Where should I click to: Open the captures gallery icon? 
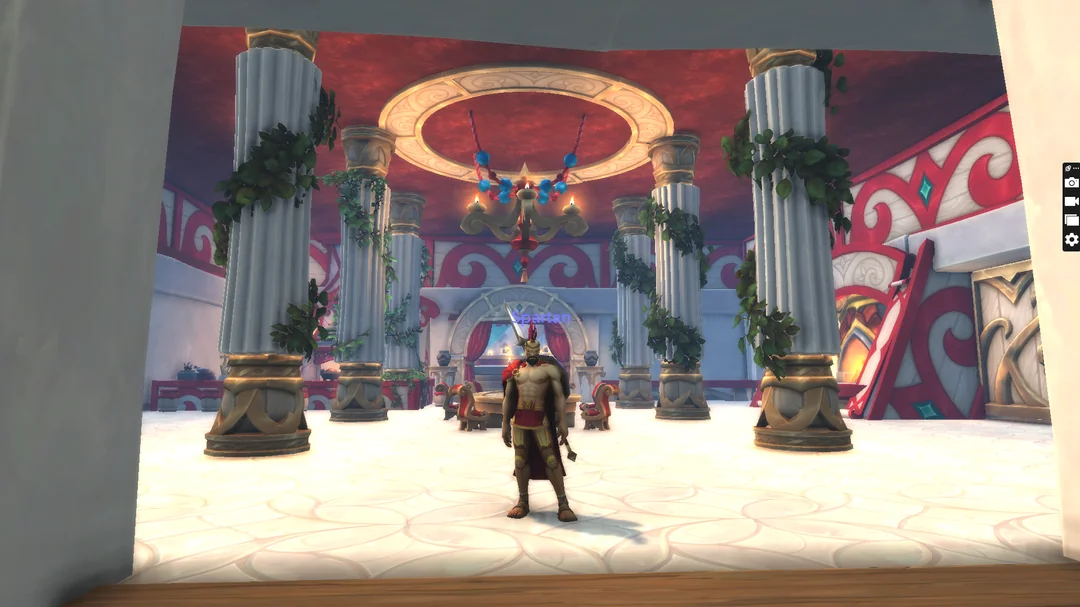click(1071, 220)
